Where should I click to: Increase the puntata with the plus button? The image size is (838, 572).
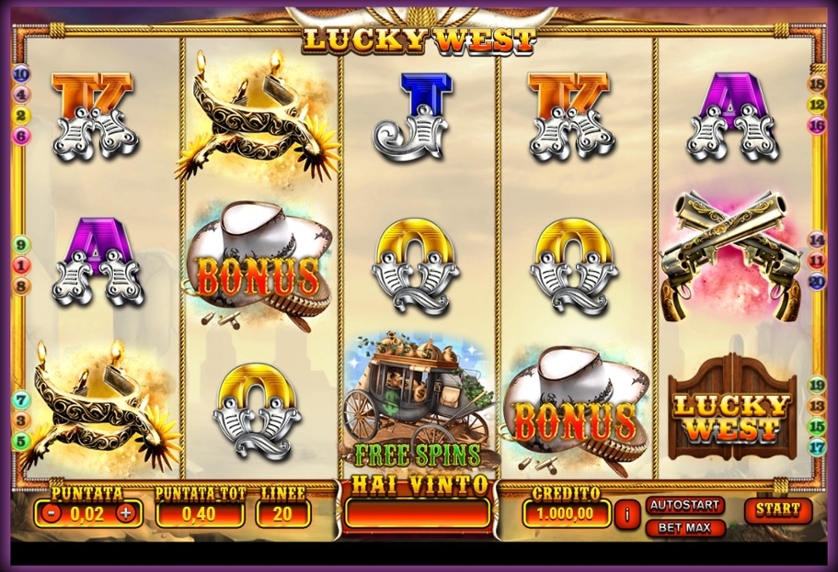125,514
